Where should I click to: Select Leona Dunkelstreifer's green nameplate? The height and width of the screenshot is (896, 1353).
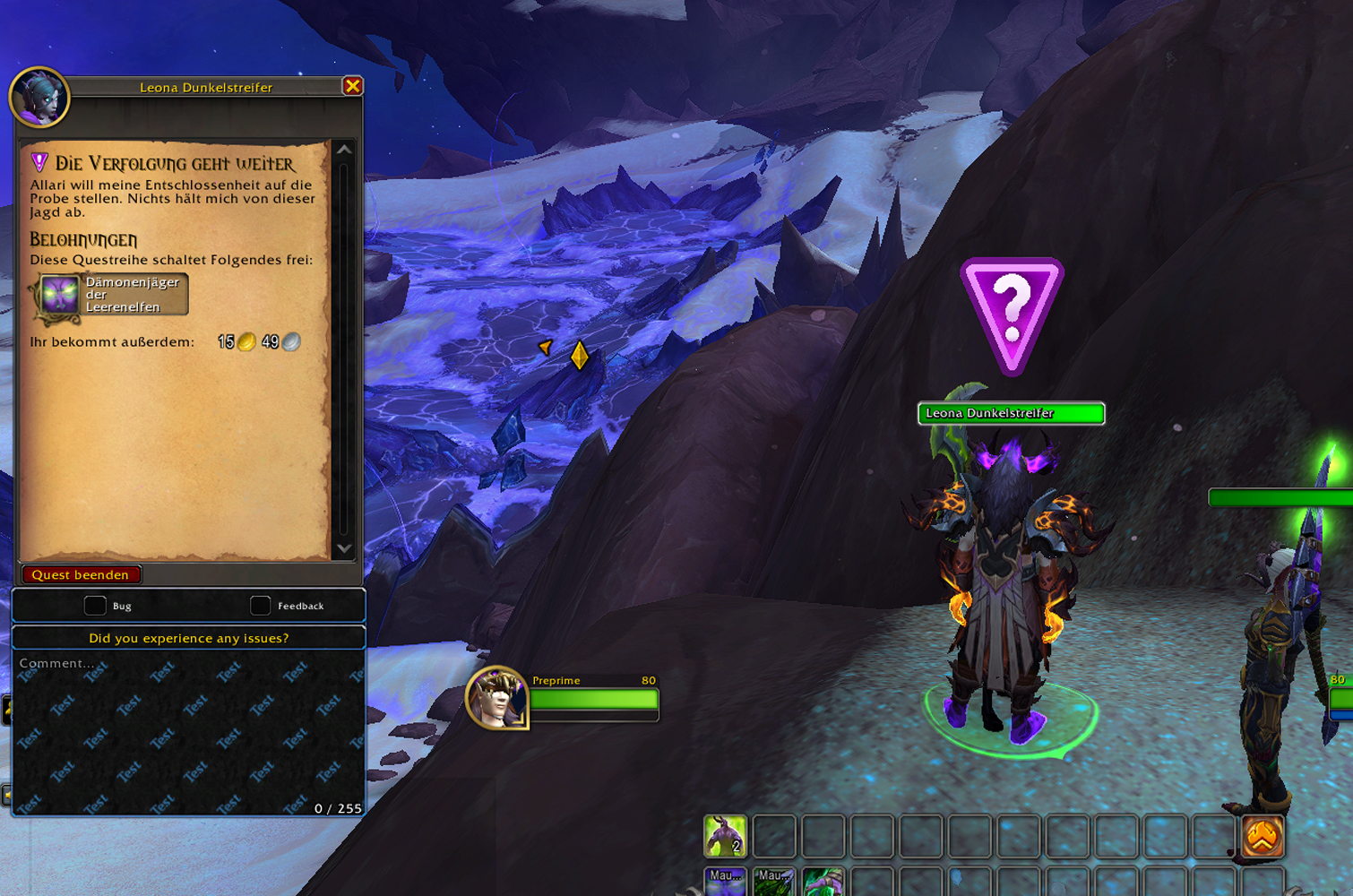(1011, 413)
